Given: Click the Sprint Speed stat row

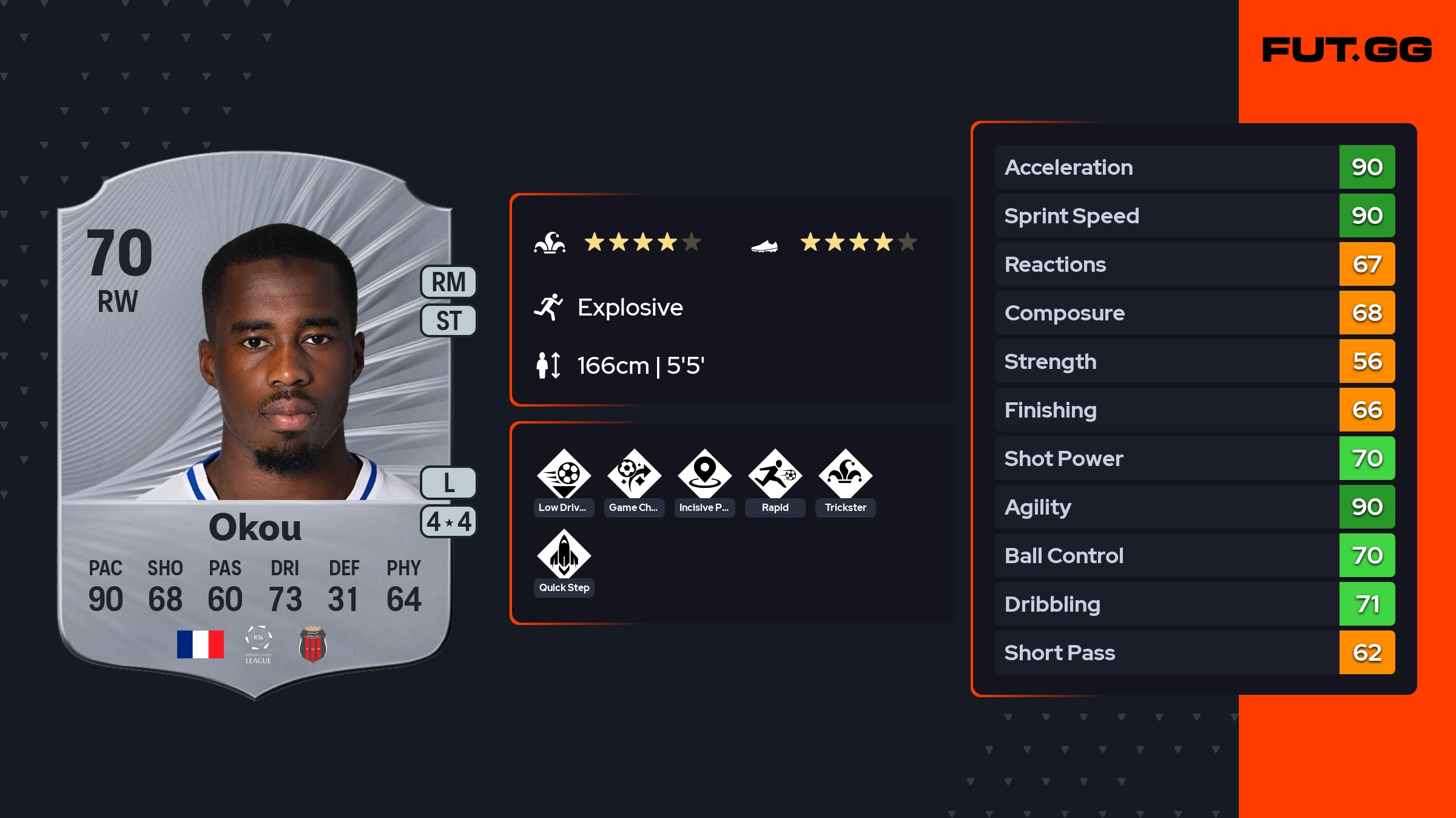Looking at the screenshot, I should pyautogui.click(x=1194, y=215).
